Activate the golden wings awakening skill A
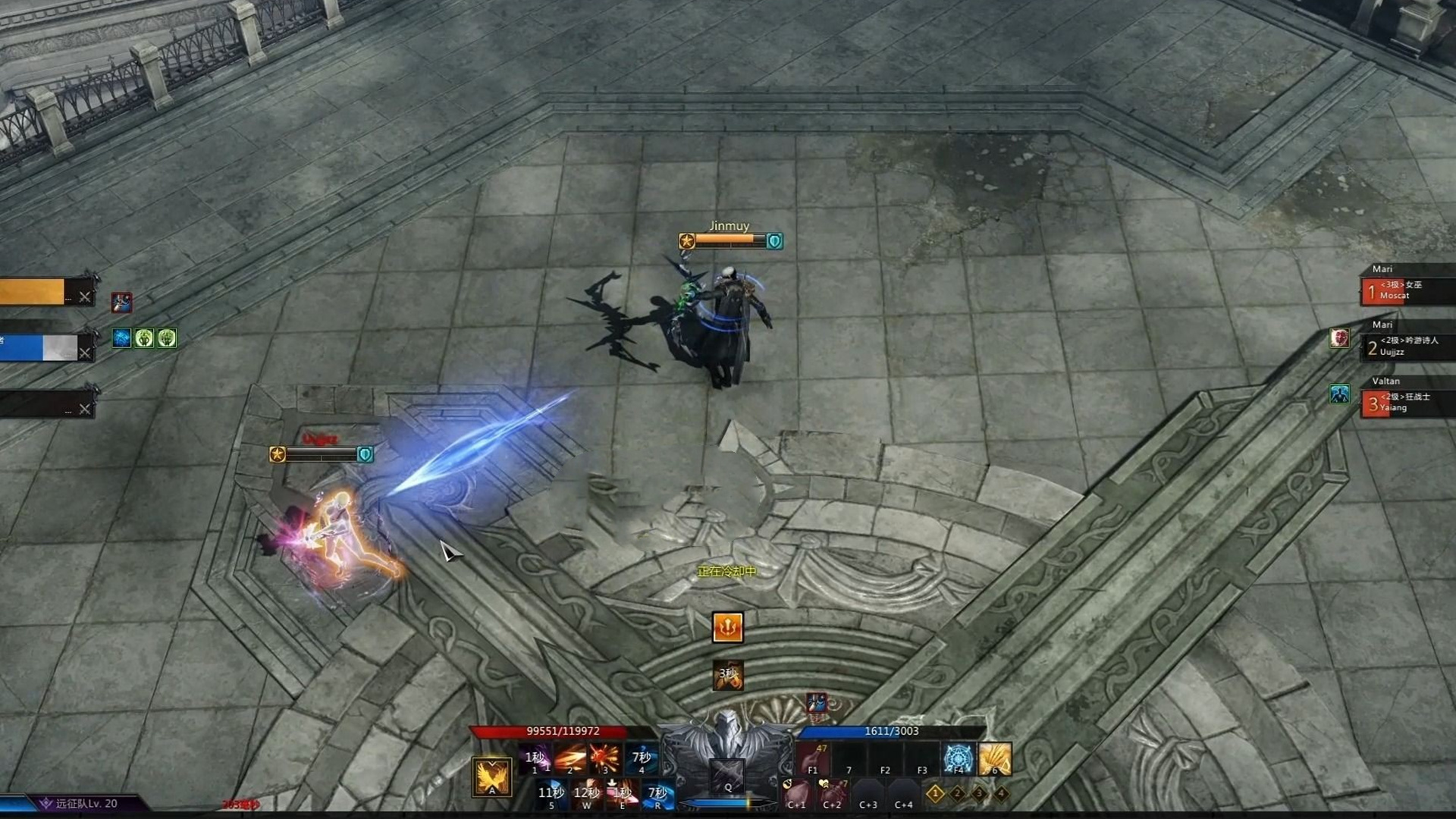1456x819 pixels. point(491,777)
